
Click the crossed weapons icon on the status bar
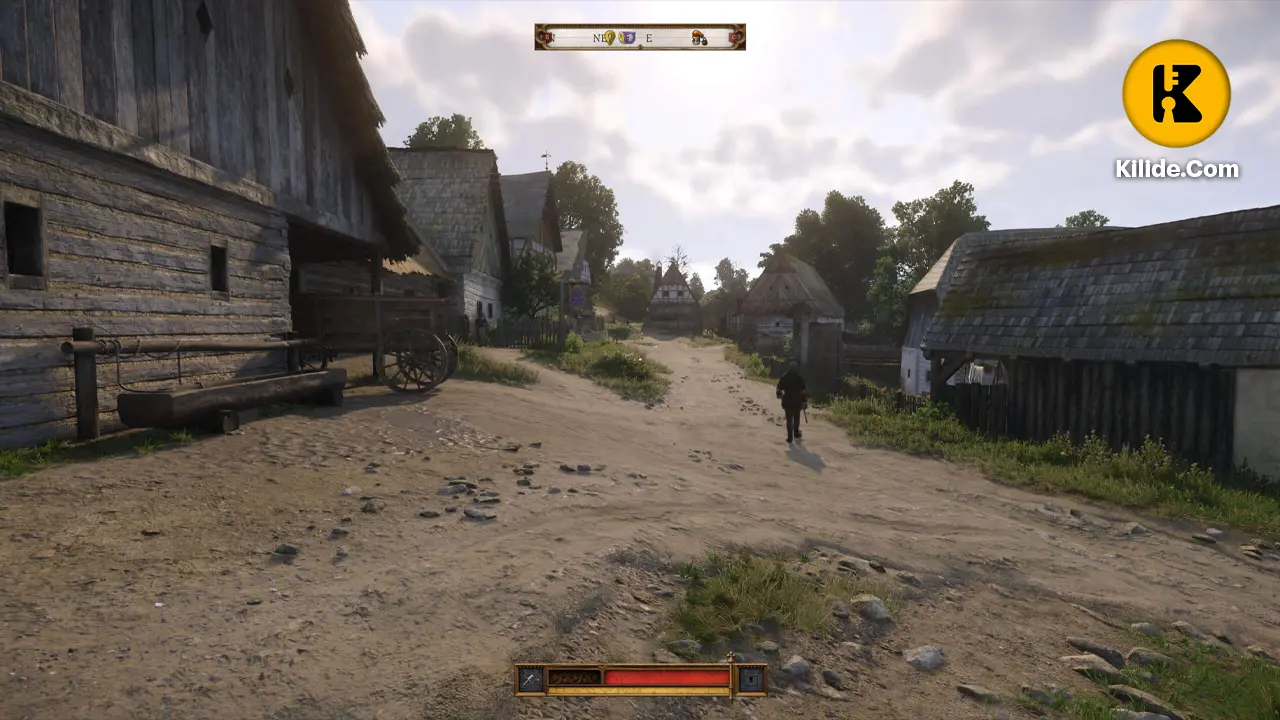click(x=529, y=677)
